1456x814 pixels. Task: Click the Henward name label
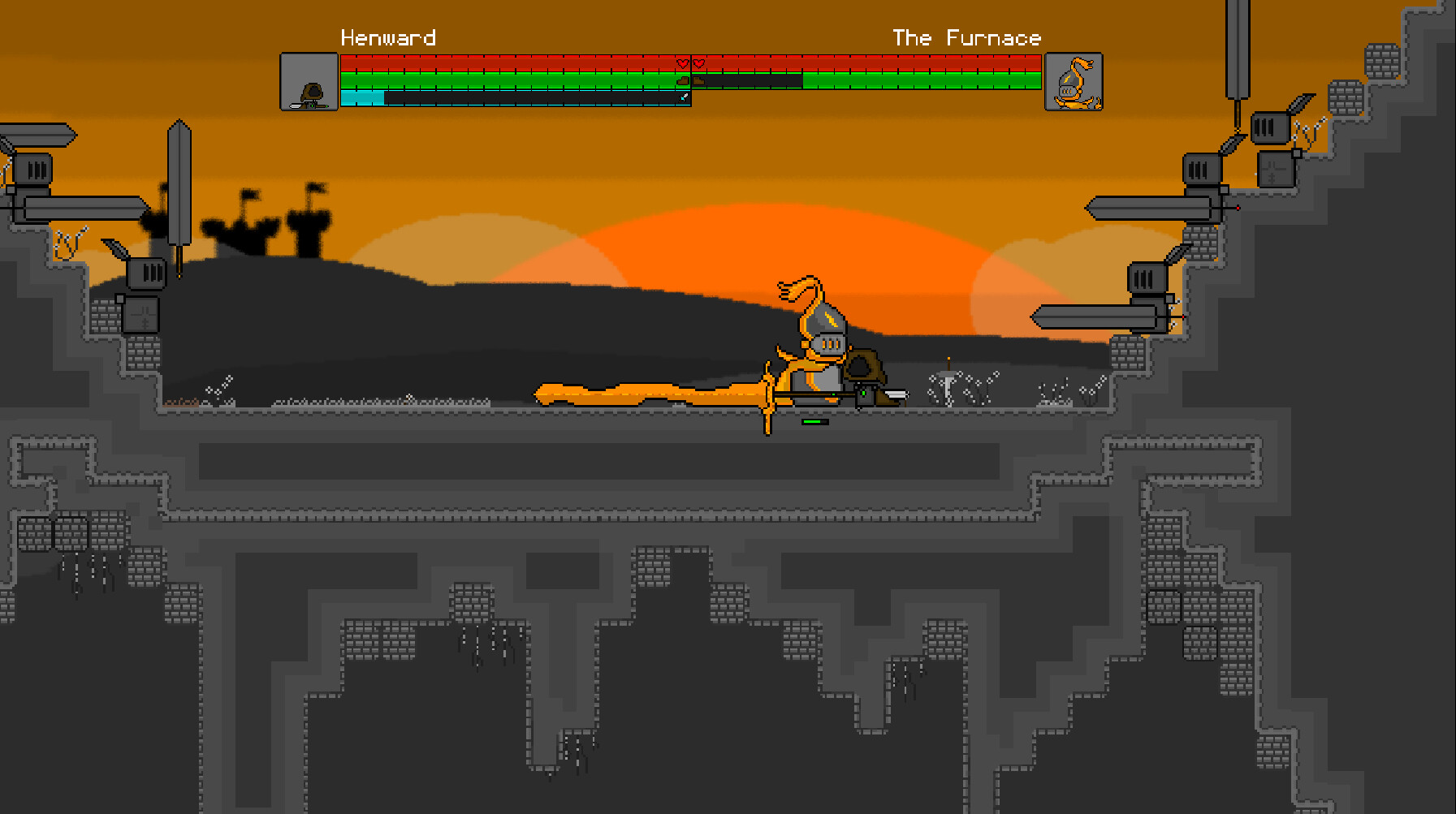388,37
